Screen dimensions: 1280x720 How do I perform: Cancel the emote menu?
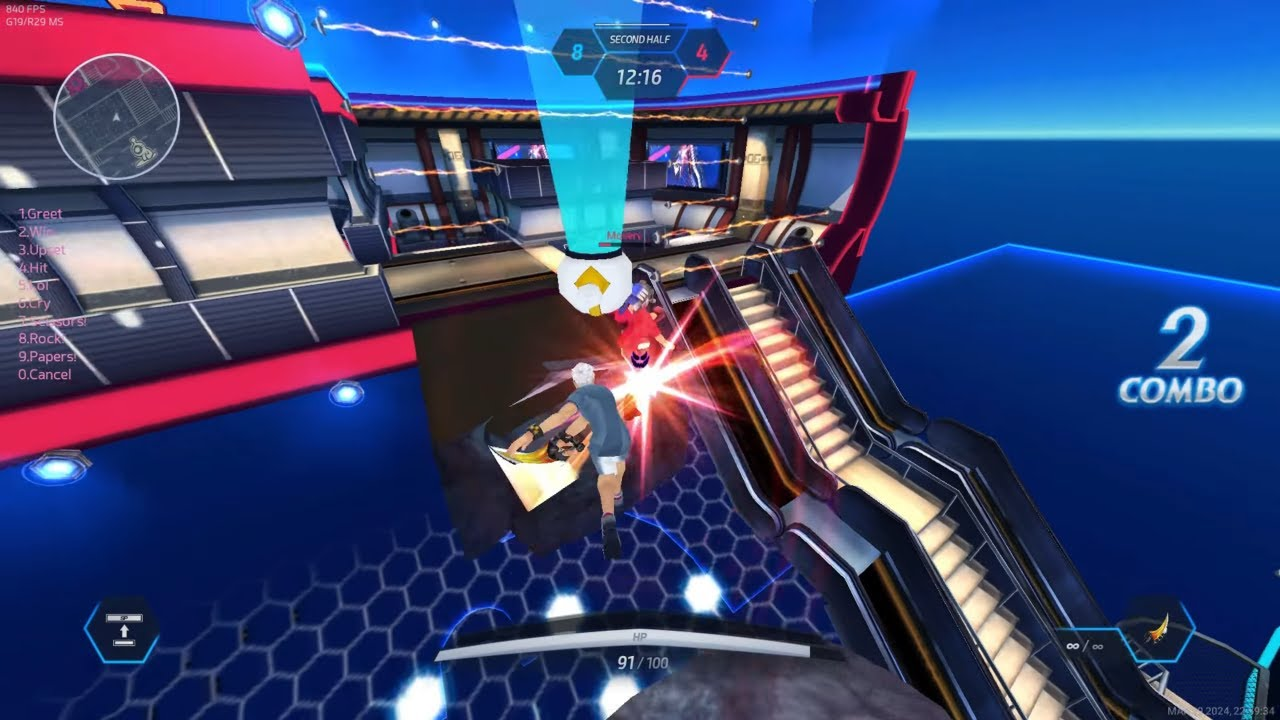[x=45, y=375]
